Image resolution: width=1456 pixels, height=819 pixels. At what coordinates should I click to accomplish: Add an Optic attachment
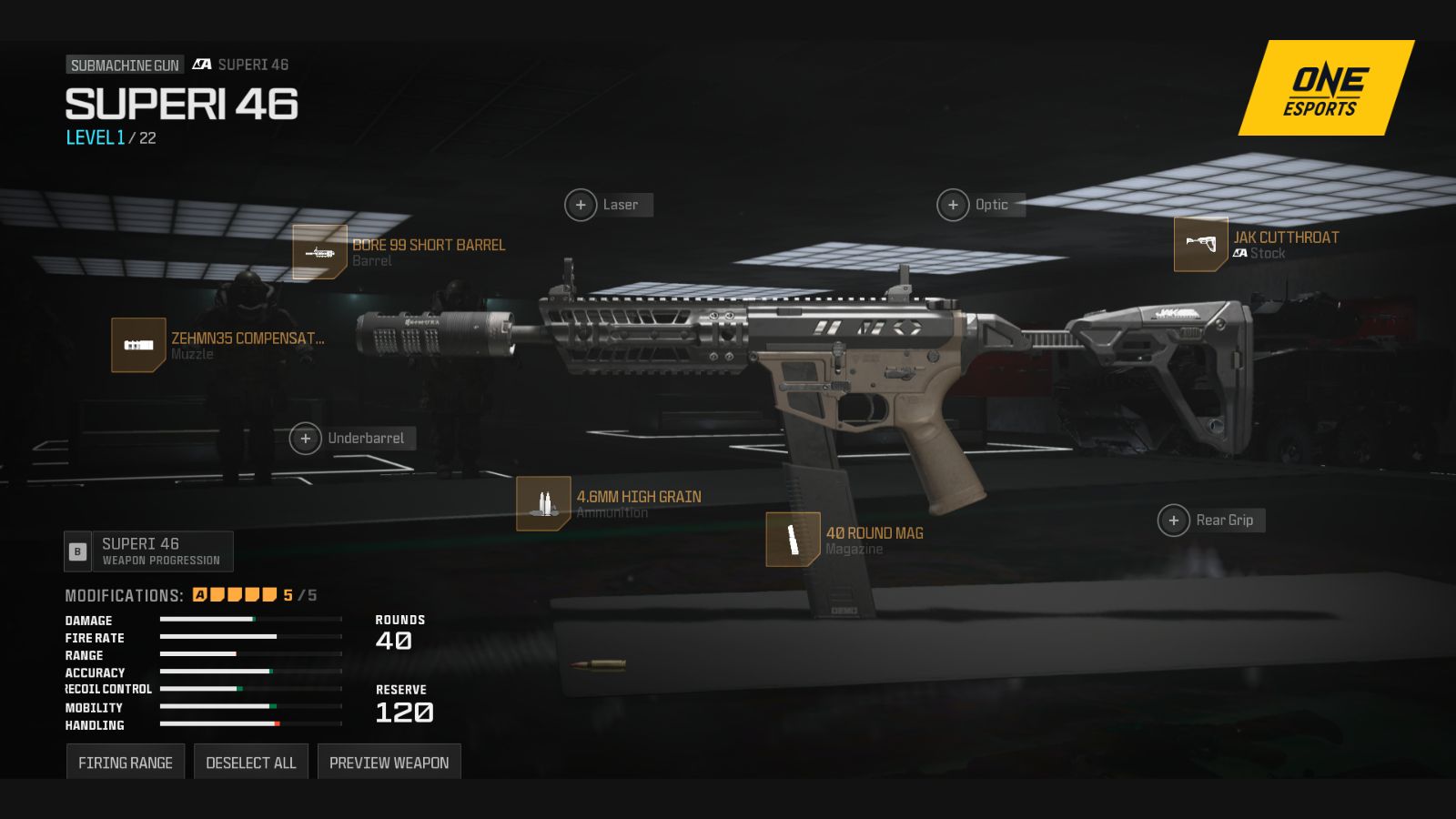pyautogui.click(x=953, y=205)
